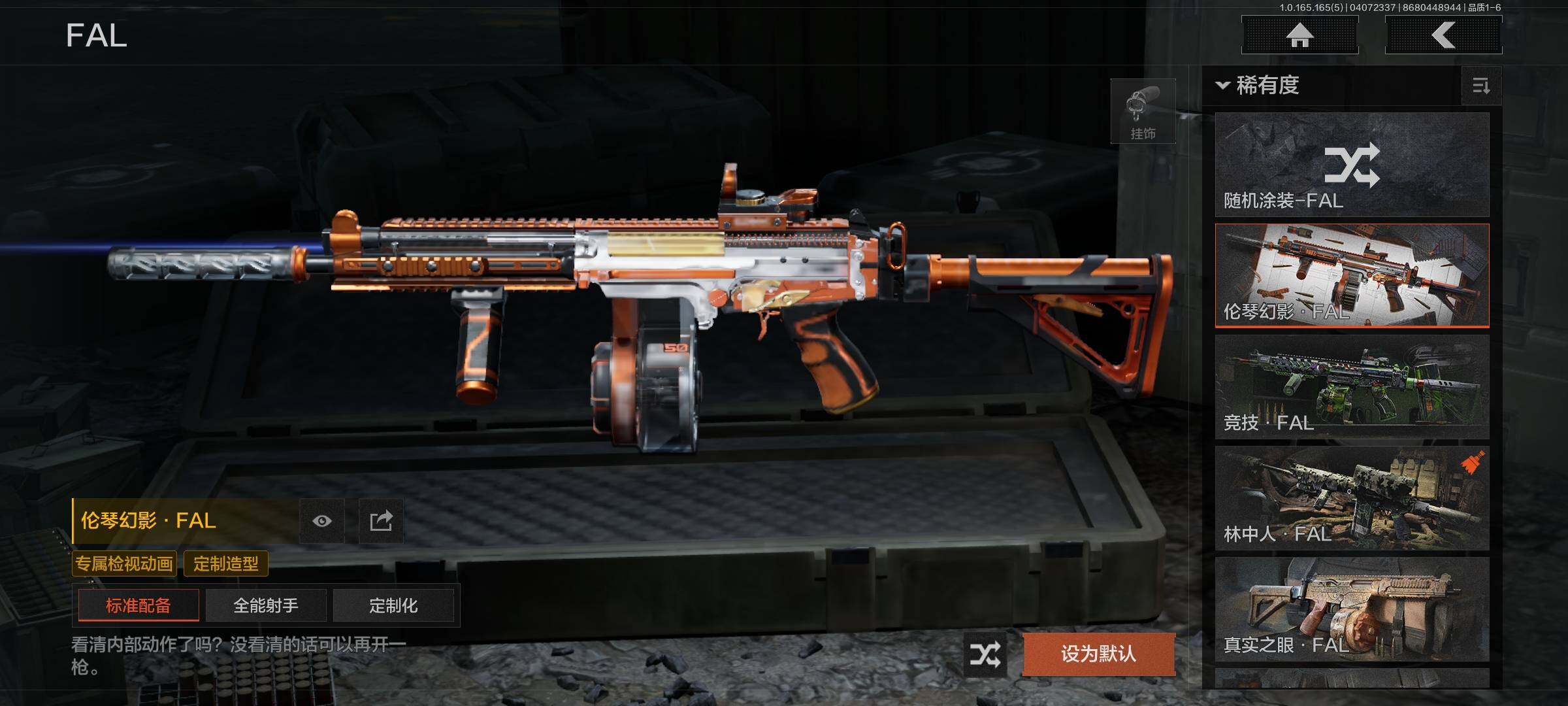Pick the 林中人·FAL camo skin
This screenshot has width=1568, height=706.
coord(1352,498)
